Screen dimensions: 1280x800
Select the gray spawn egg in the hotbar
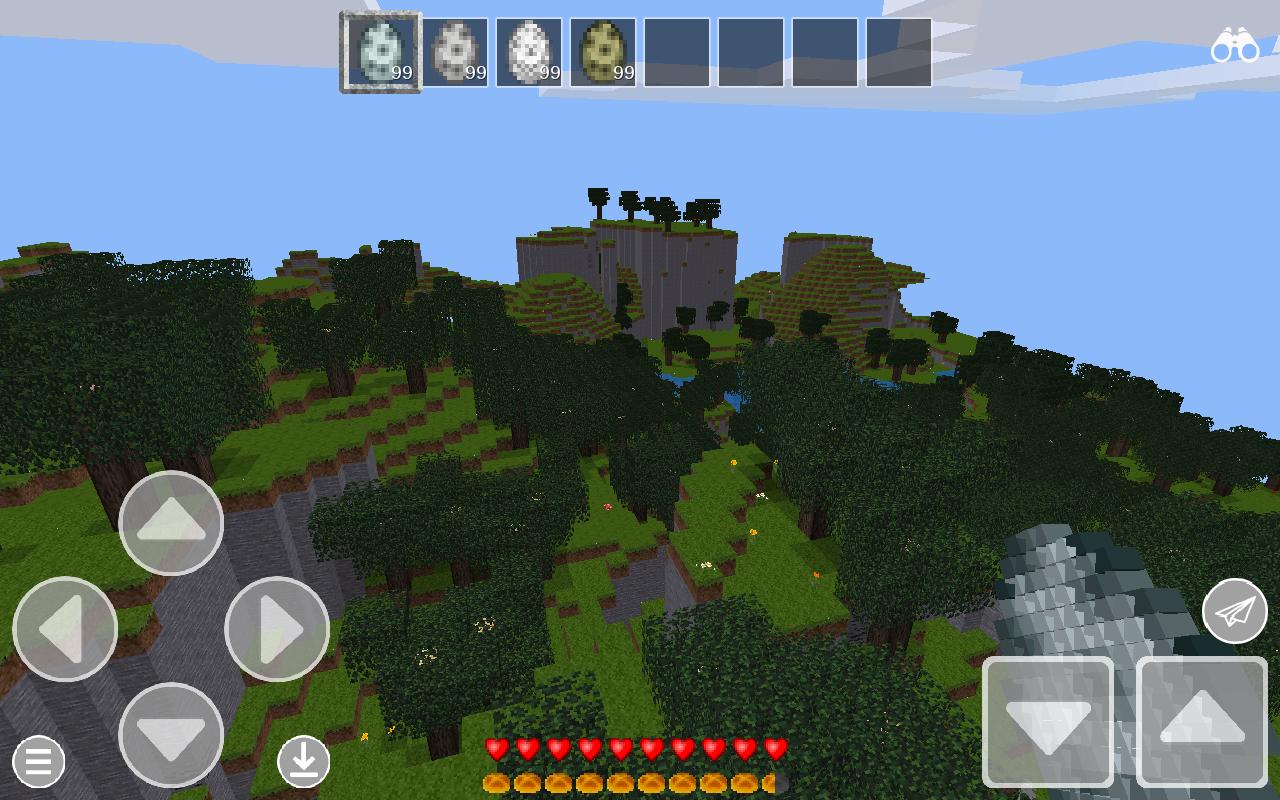click(455, 50)
